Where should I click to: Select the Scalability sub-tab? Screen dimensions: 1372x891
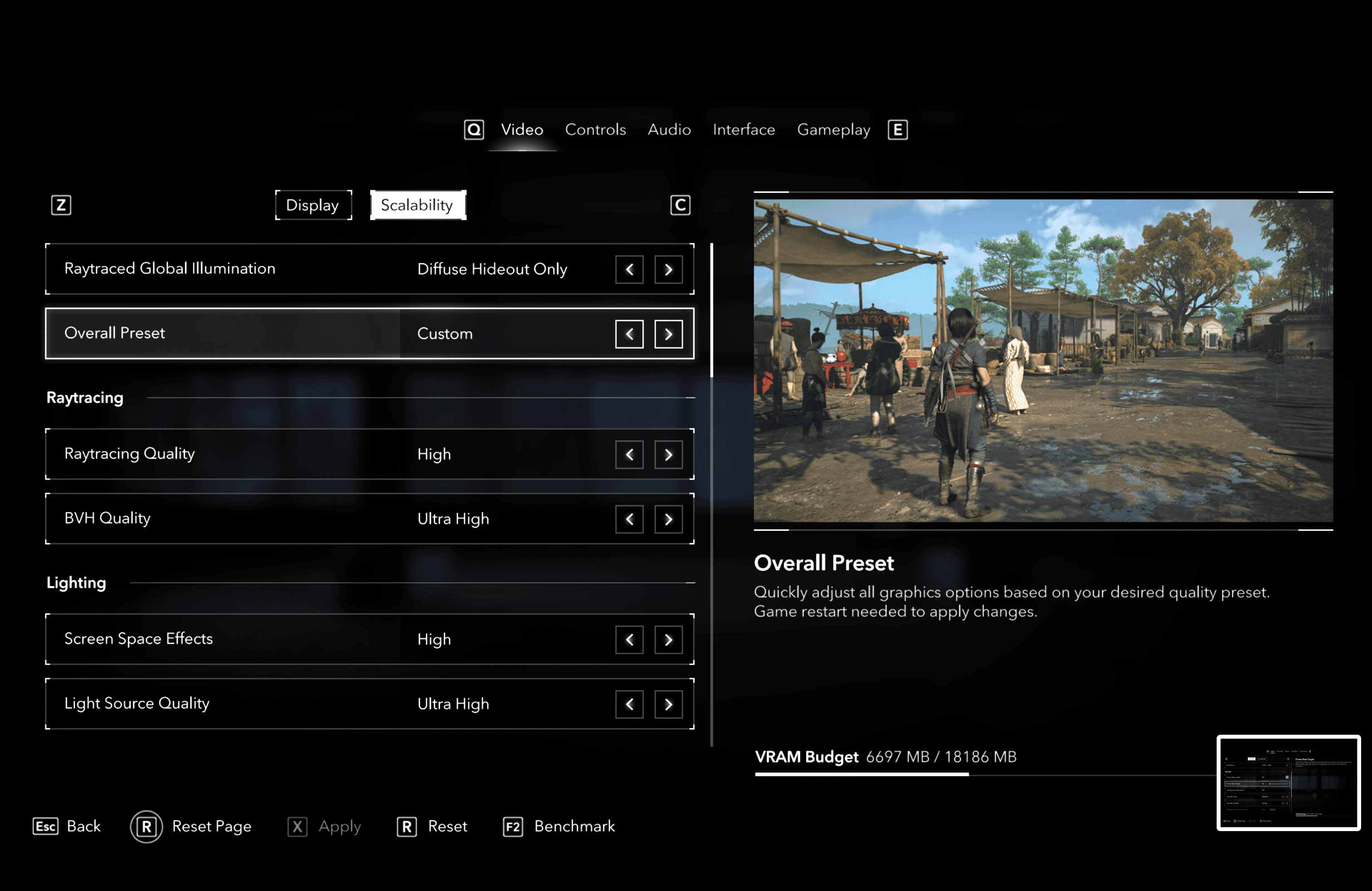tap(417, 205)
